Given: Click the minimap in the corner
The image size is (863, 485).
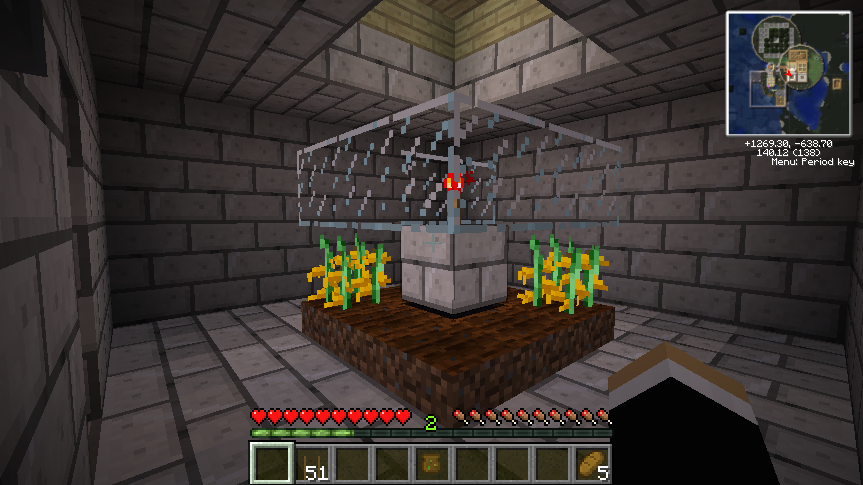Looking at the screenshot, I should point(786,73).
